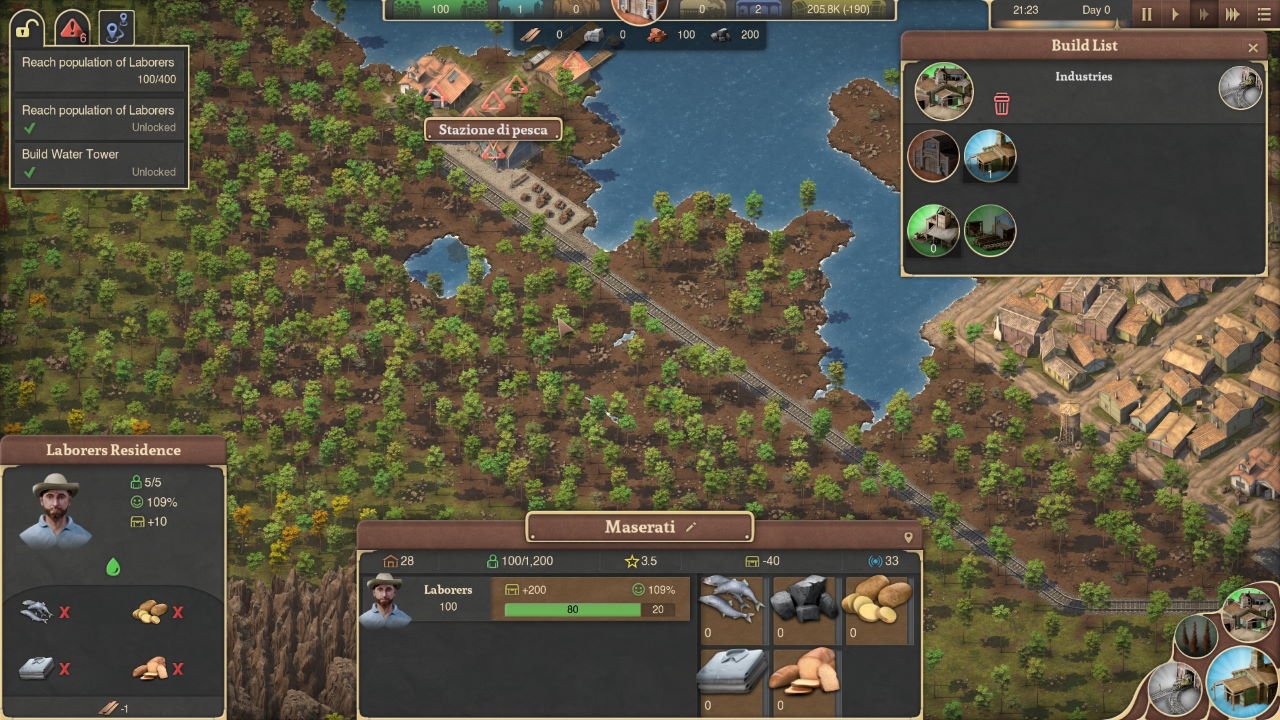Image resolution: width=1280 pixels, height=720 pixels.
Task: Switch to the map waypoints tab
Action: [116, 28]
